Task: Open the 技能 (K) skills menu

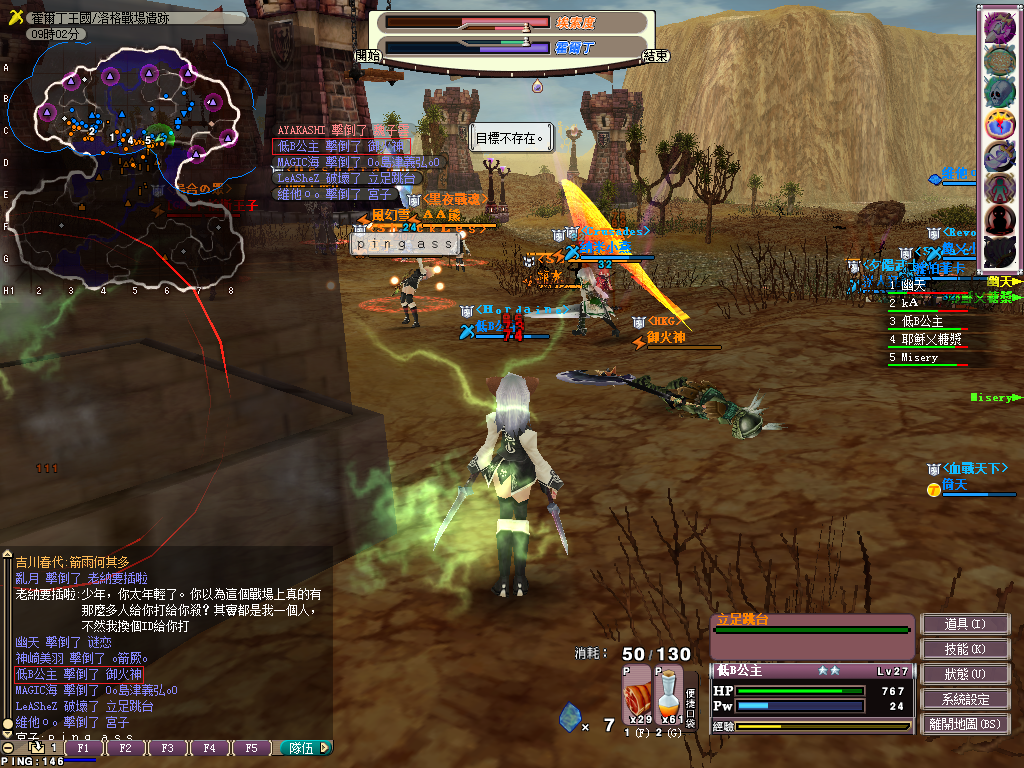Action: click(x=965, y=649)
